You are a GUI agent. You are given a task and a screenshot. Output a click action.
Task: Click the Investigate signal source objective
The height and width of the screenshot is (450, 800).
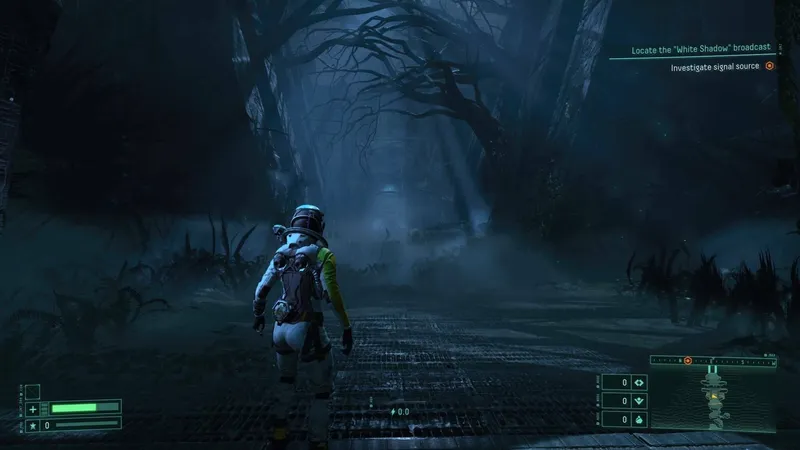[715, 67]
